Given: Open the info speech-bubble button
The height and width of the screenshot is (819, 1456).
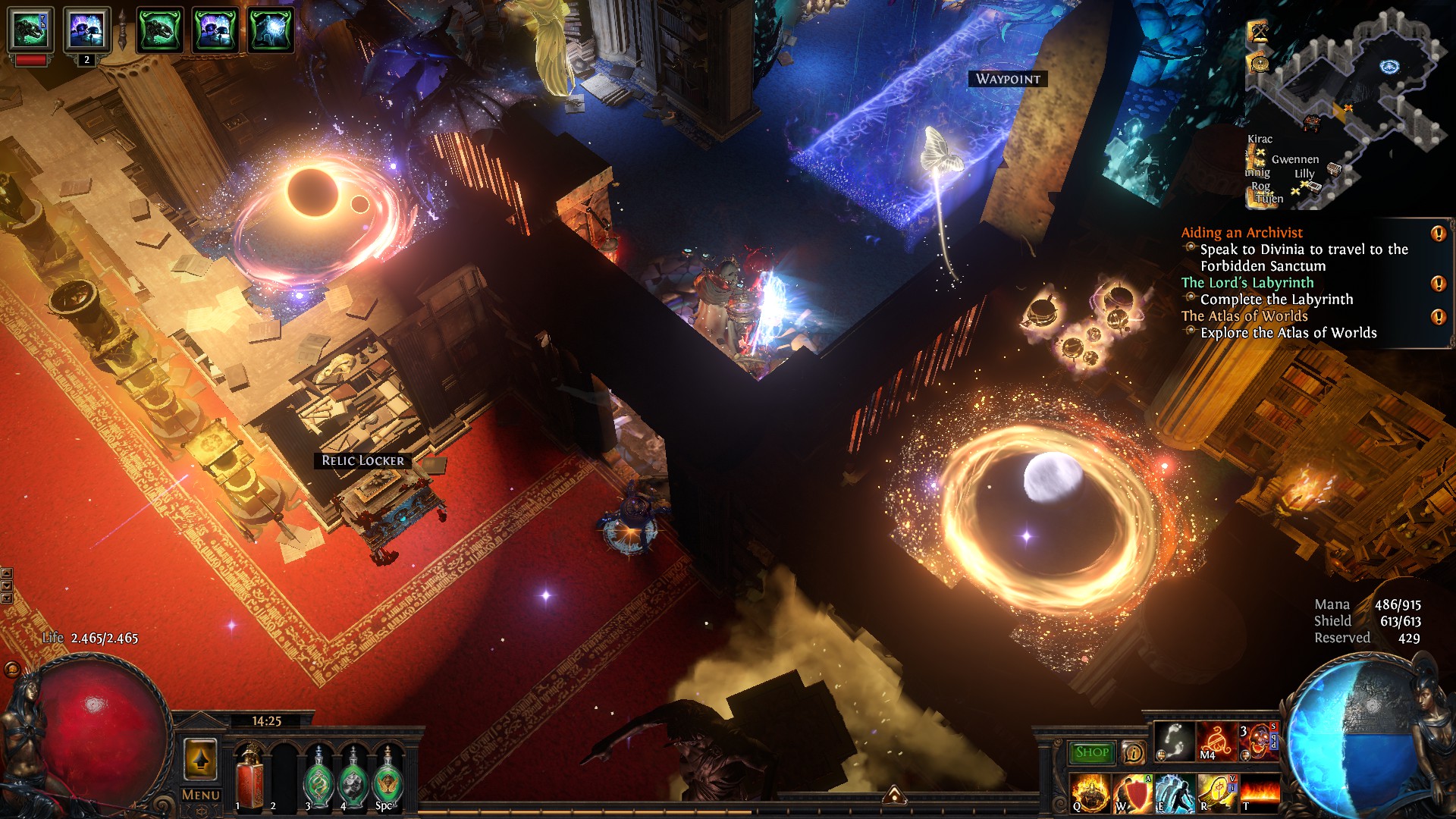Looking at the screenshot, I should coord(1134,752).
